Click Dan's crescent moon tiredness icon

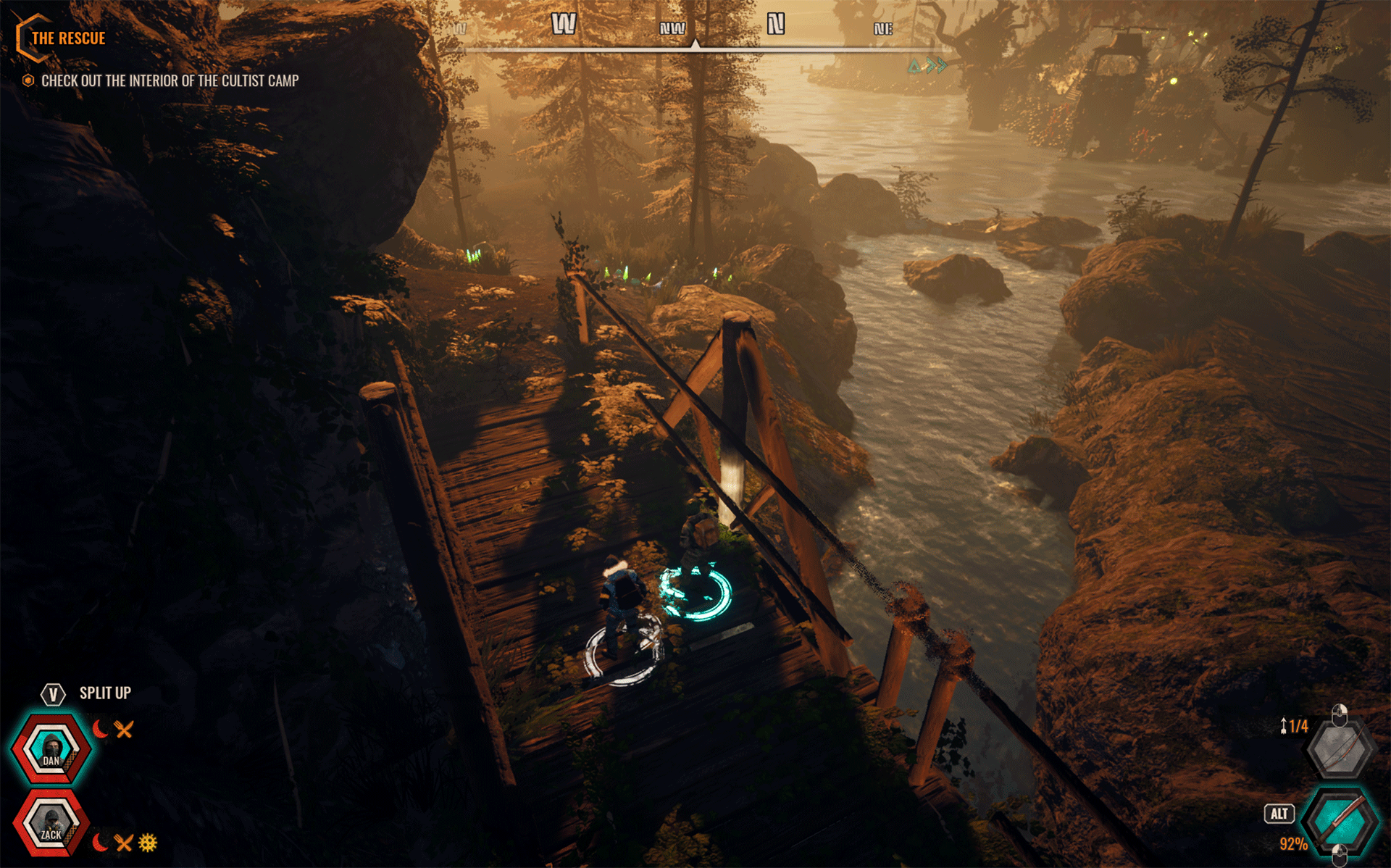(100, 729)
